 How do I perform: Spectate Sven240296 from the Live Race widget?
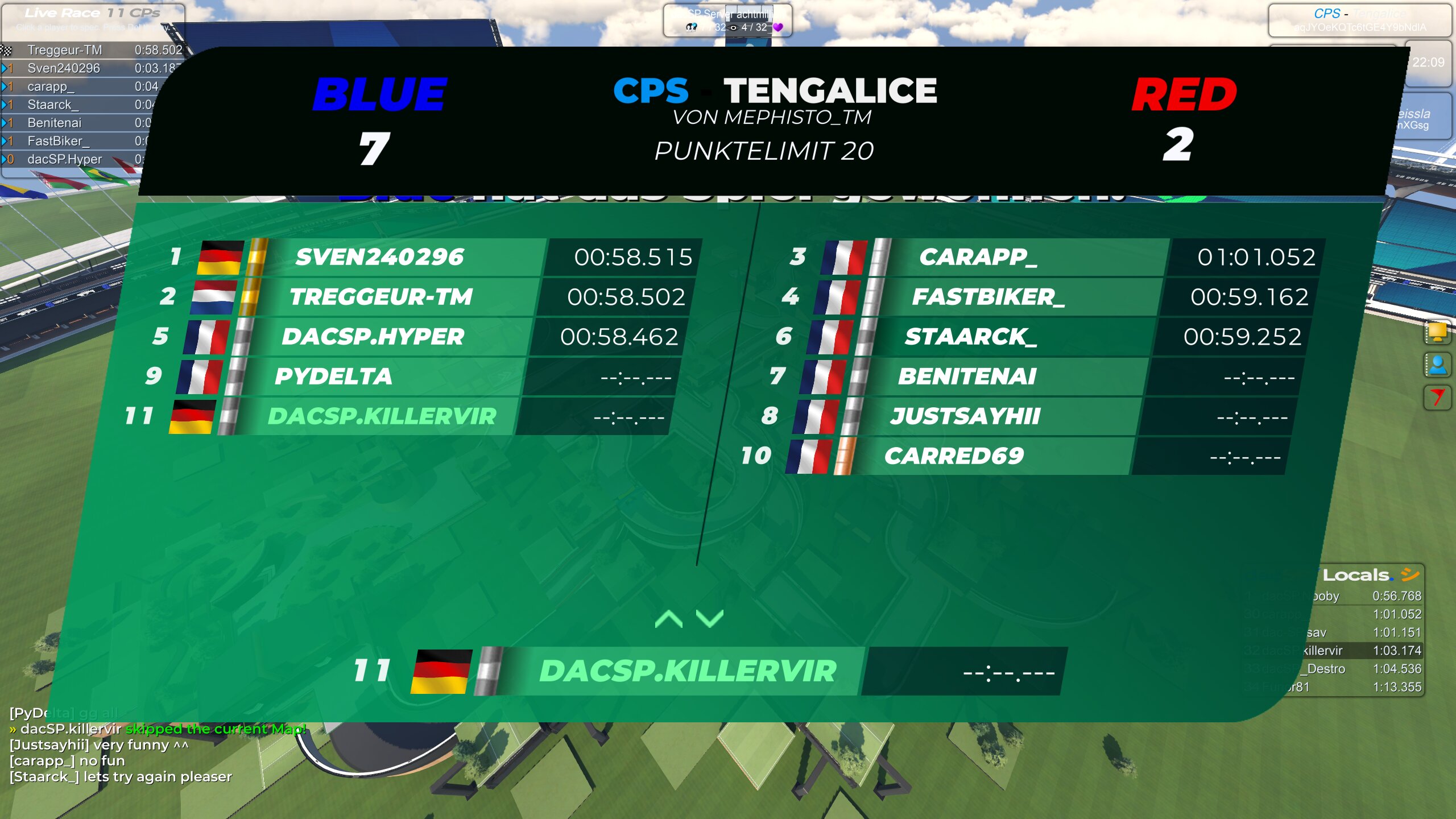pyautogui.click(x=64, y=68)
